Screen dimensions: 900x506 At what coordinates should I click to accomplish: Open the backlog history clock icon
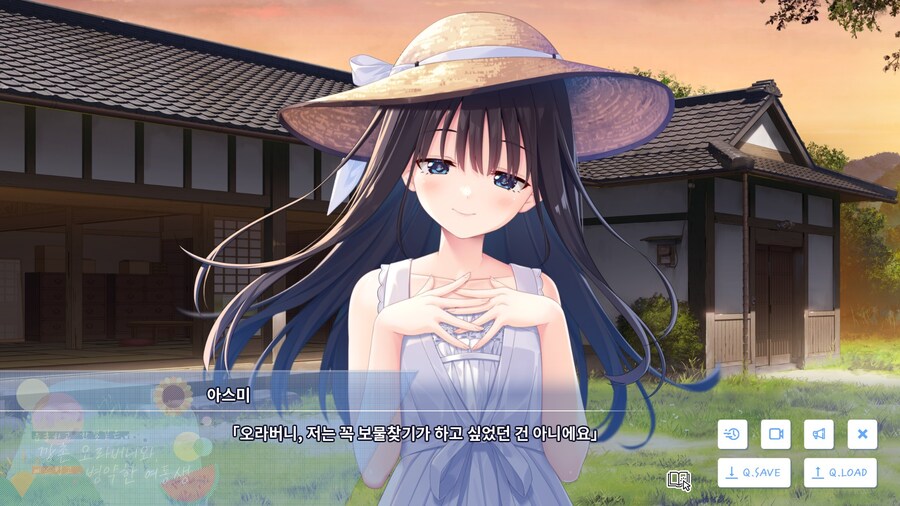pyautogui.click(x=732, y=434)
